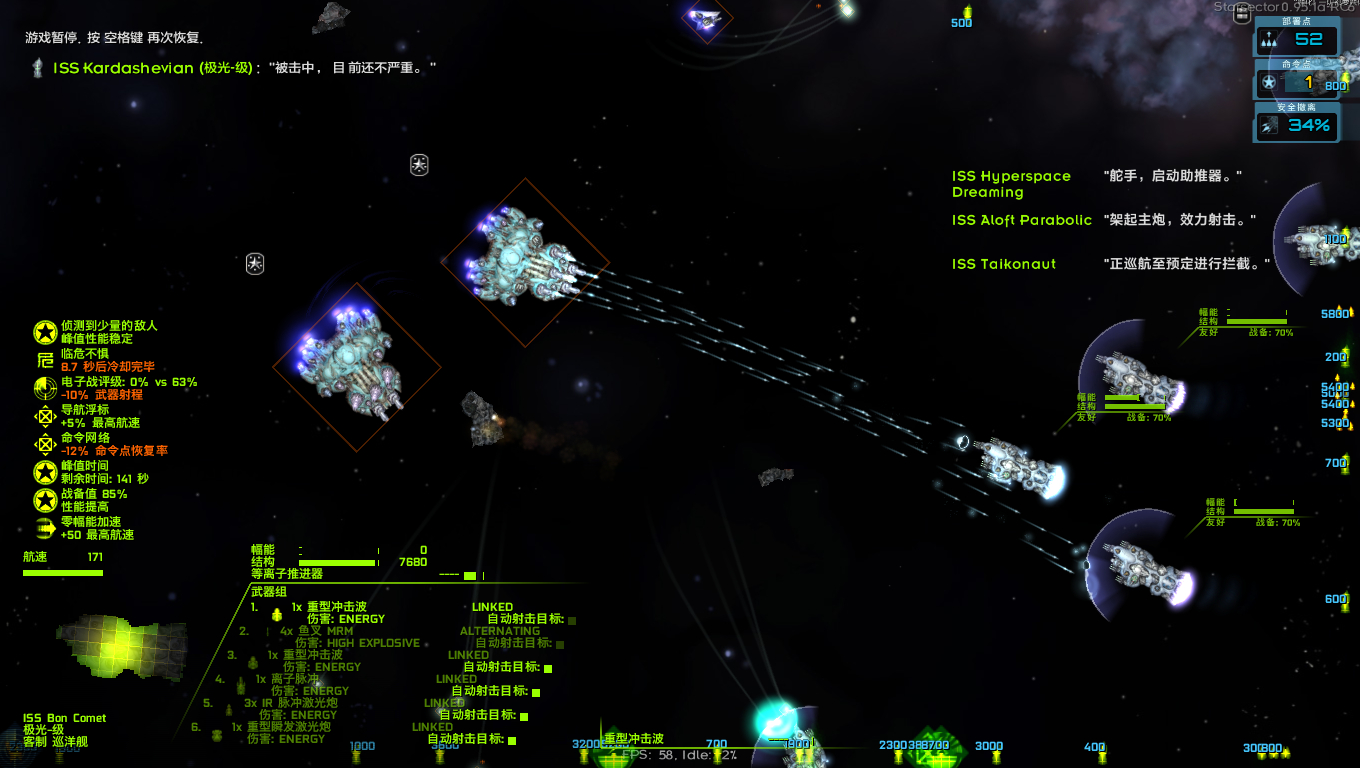Click the 安全撤离 retreat panel
This screenshot has width=1360, height=768.
pos(1297,125)
